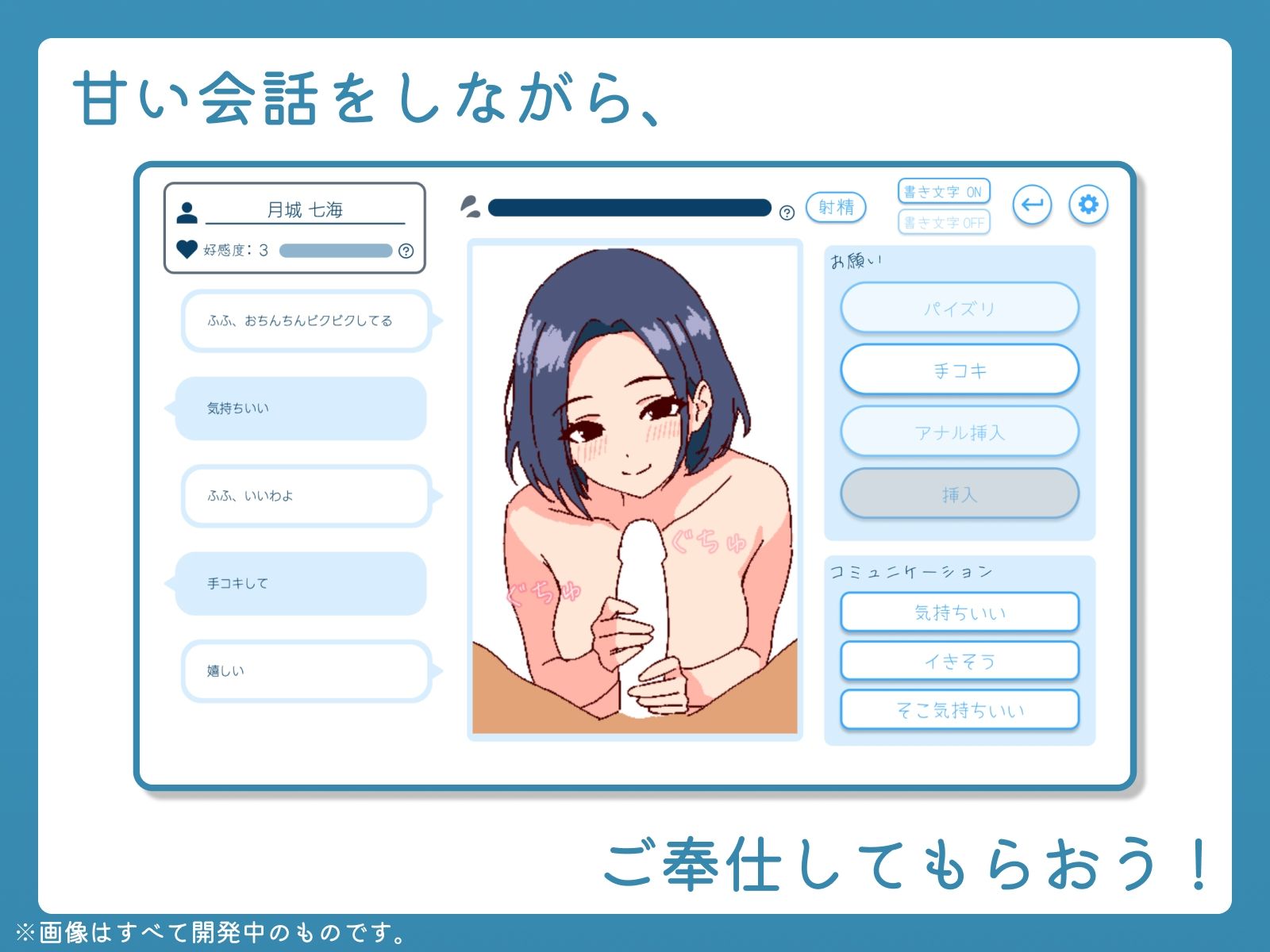Enable the 書き文字 ON toggle
Screen dimensions: 1270x952
pyautogui.click(x=943, y=190)
